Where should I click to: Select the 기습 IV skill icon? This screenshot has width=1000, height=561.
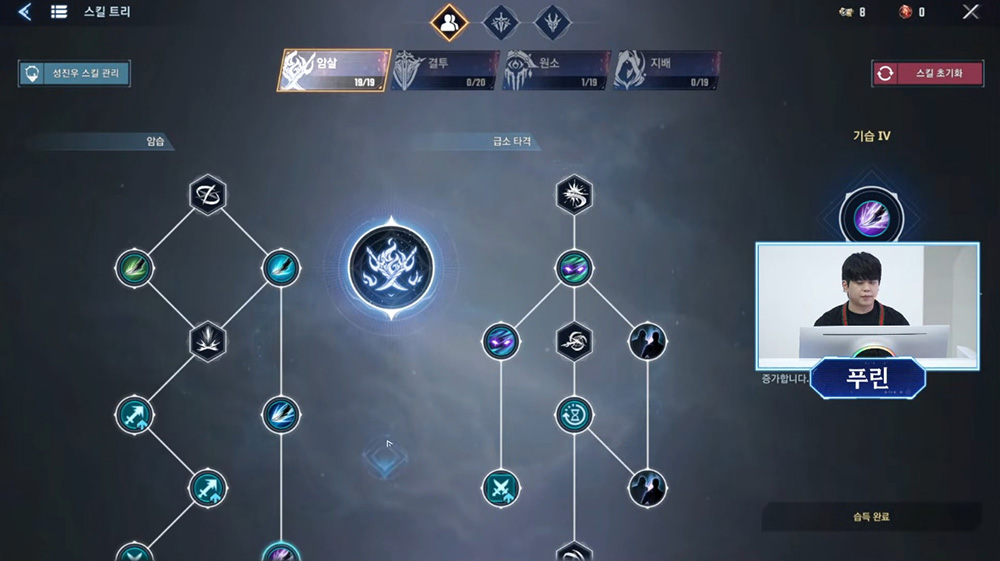click(864, 214)
